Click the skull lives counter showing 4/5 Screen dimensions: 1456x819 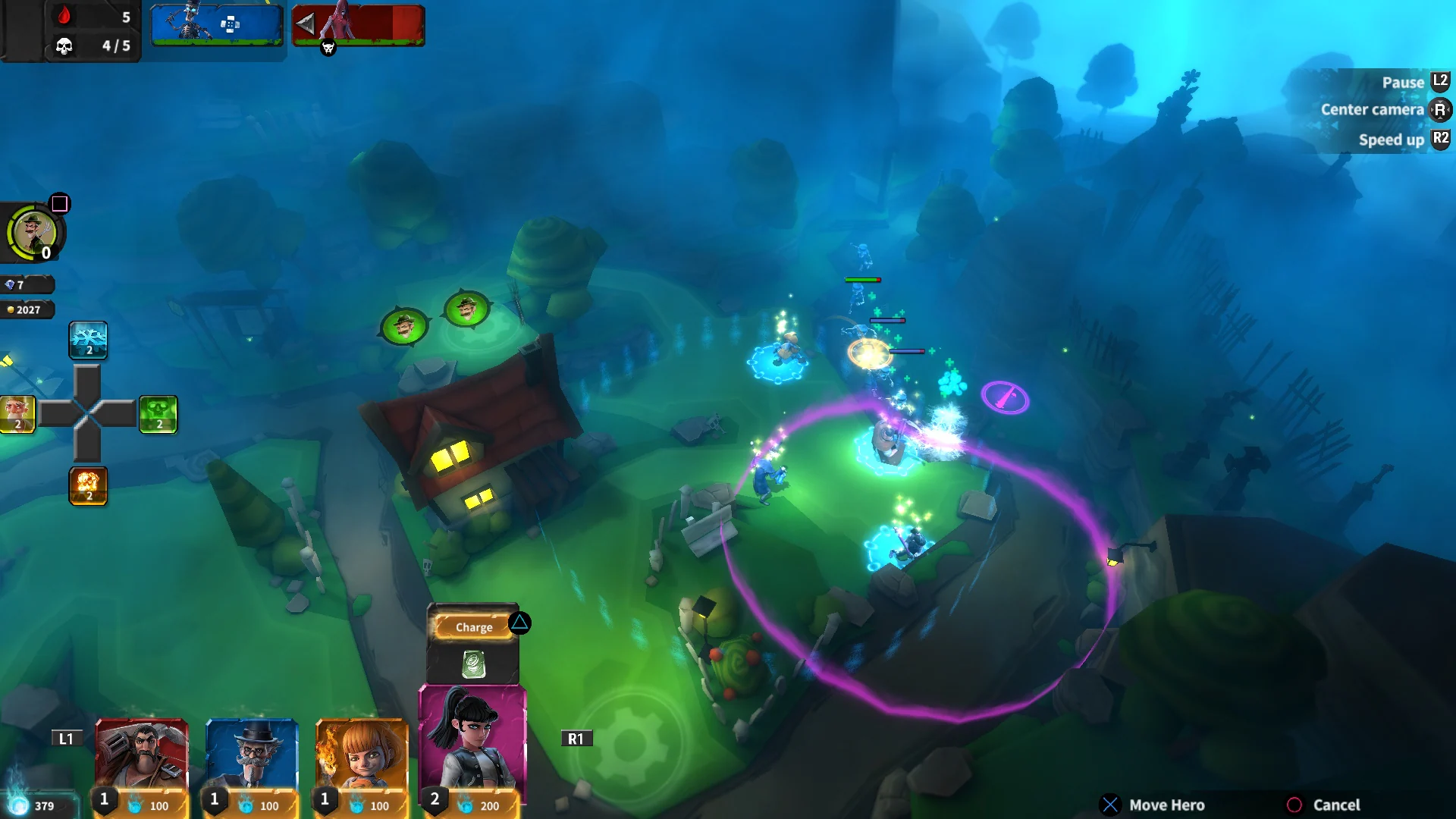click(x=76, y=47)
